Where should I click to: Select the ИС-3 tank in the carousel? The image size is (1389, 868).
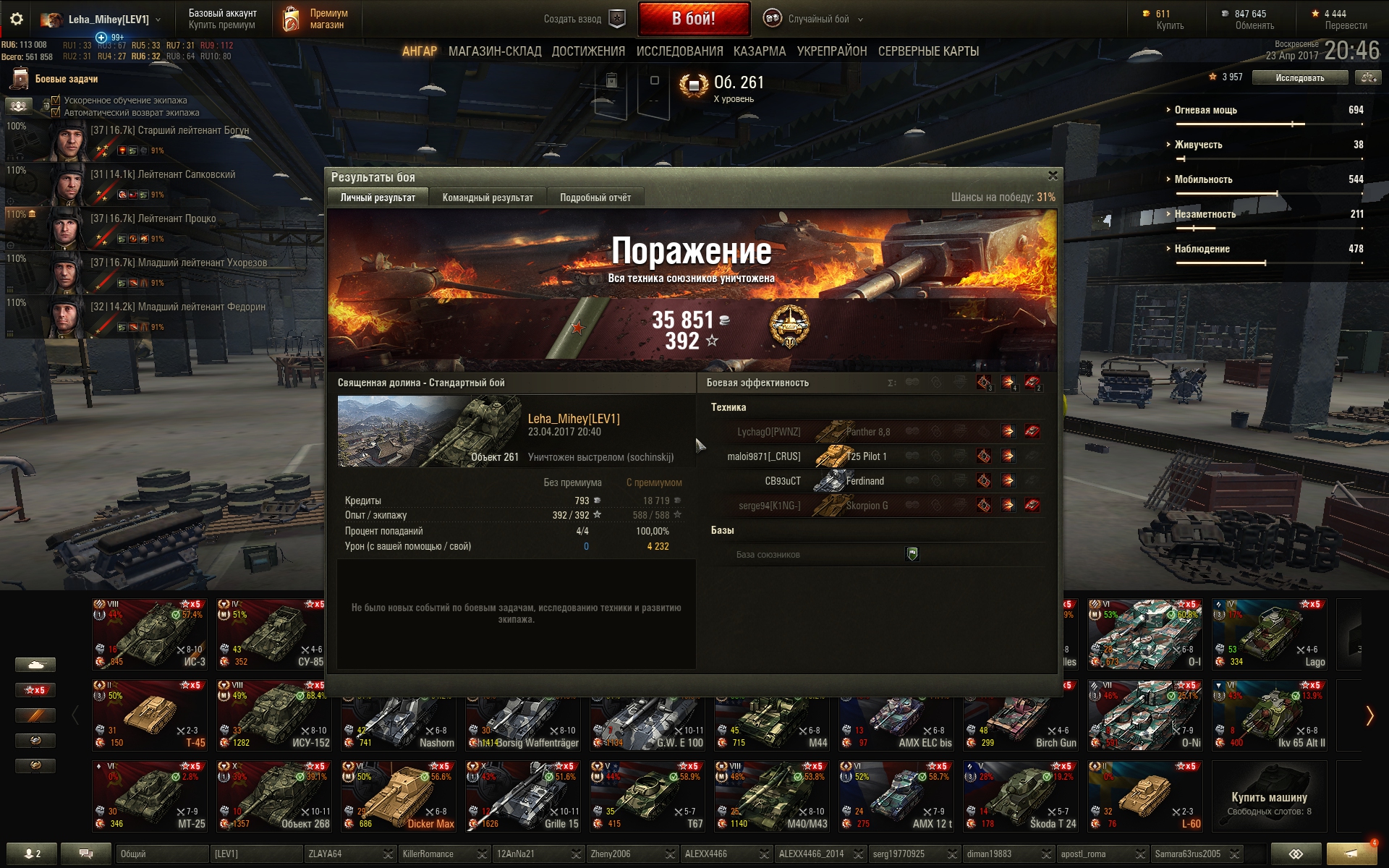click(150, 634)
